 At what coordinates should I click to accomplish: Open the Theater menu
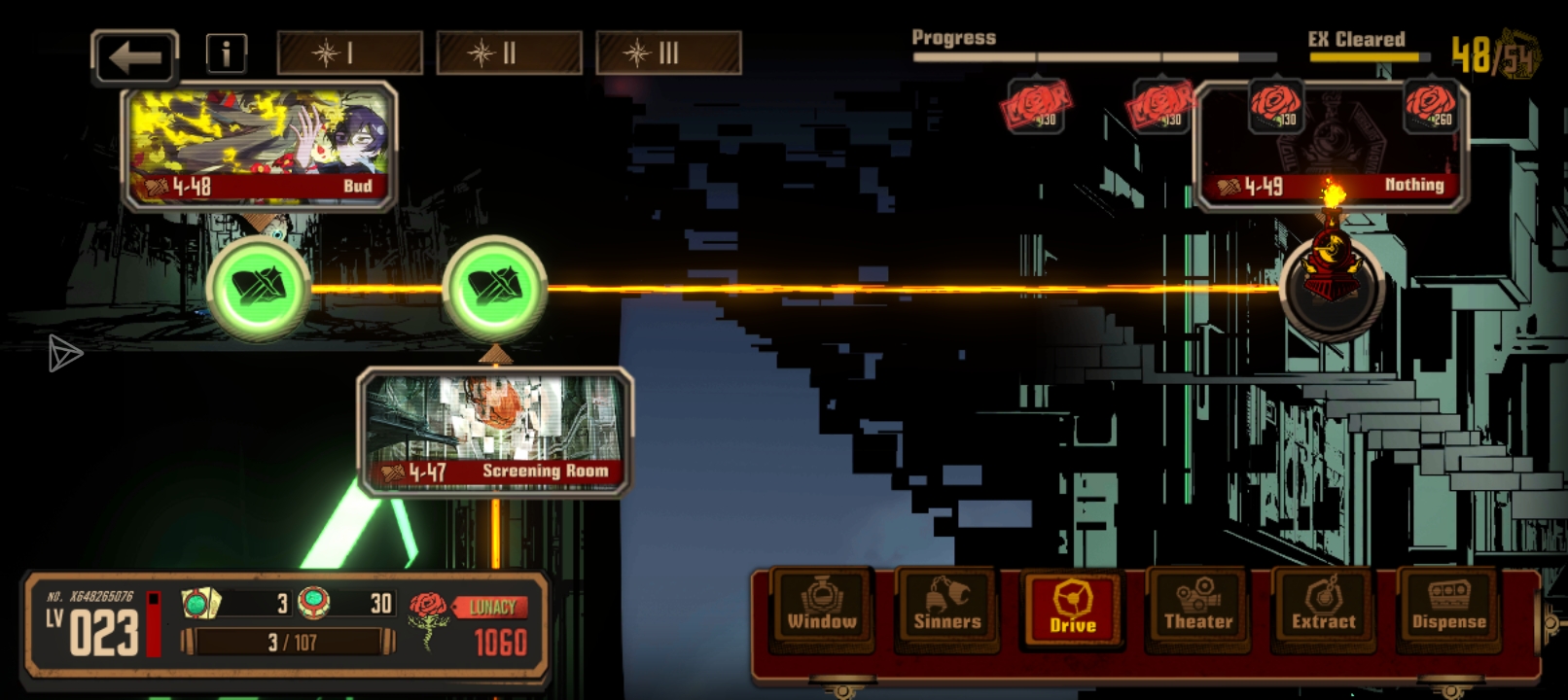click(1197, 610)
